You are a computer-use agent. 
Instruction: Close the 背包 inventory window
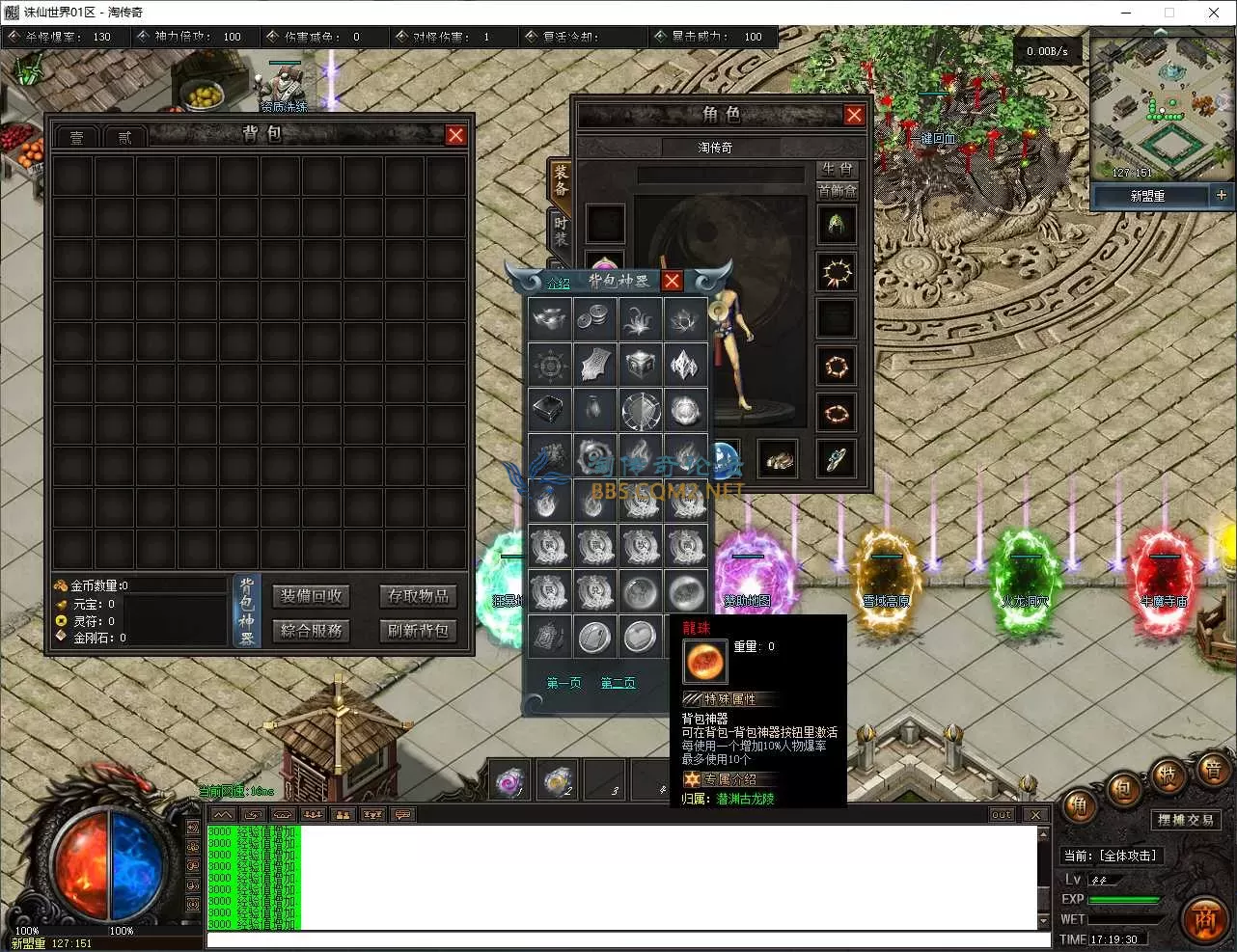(455, 135)
